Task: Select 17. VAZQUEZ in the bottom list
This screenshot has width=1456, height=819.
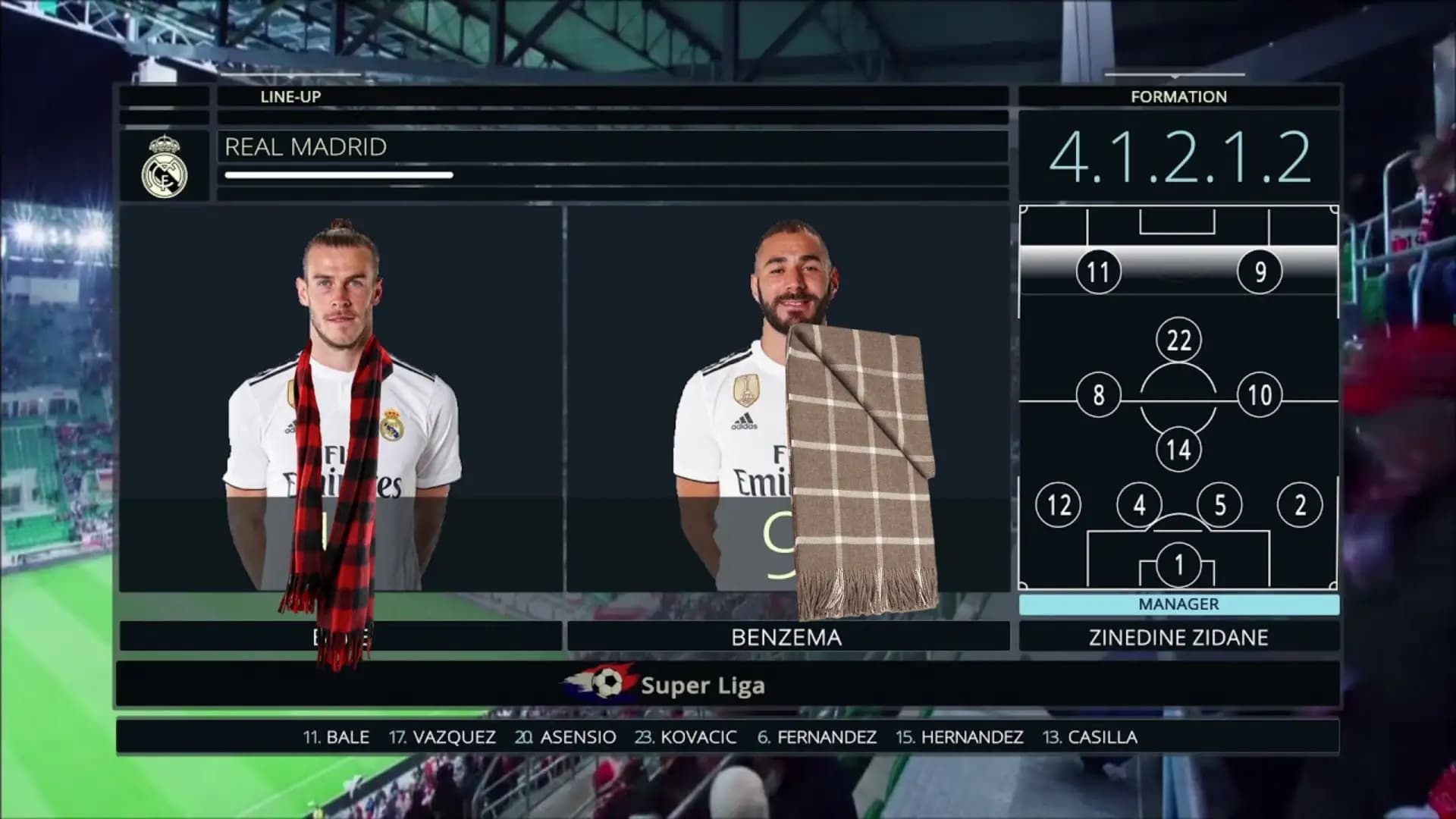Action: 442,737
